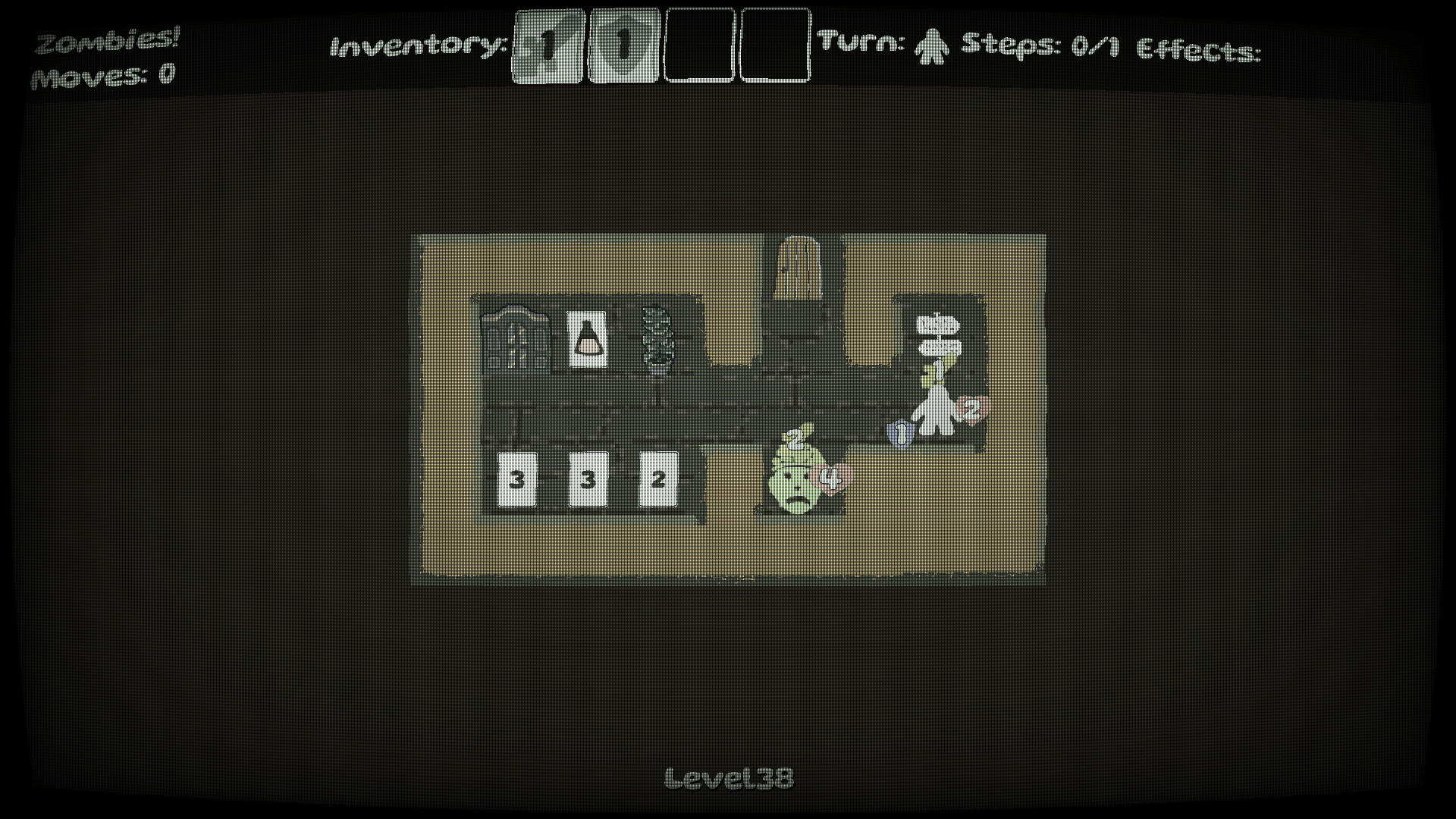Click the fourth empty inventory slot
1456x819 pixels.
774,47
